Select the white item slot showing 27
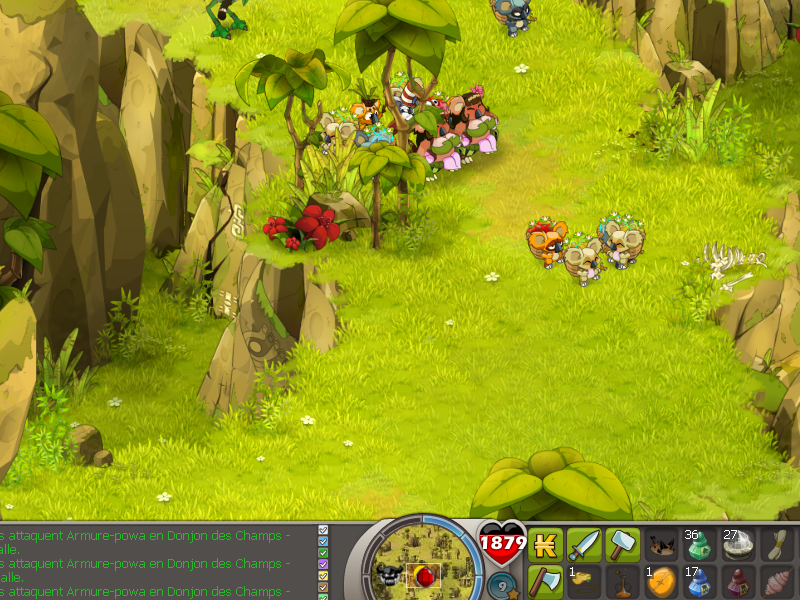The height and width of the screenshot is (600, 800). click(x=738, y=545)
